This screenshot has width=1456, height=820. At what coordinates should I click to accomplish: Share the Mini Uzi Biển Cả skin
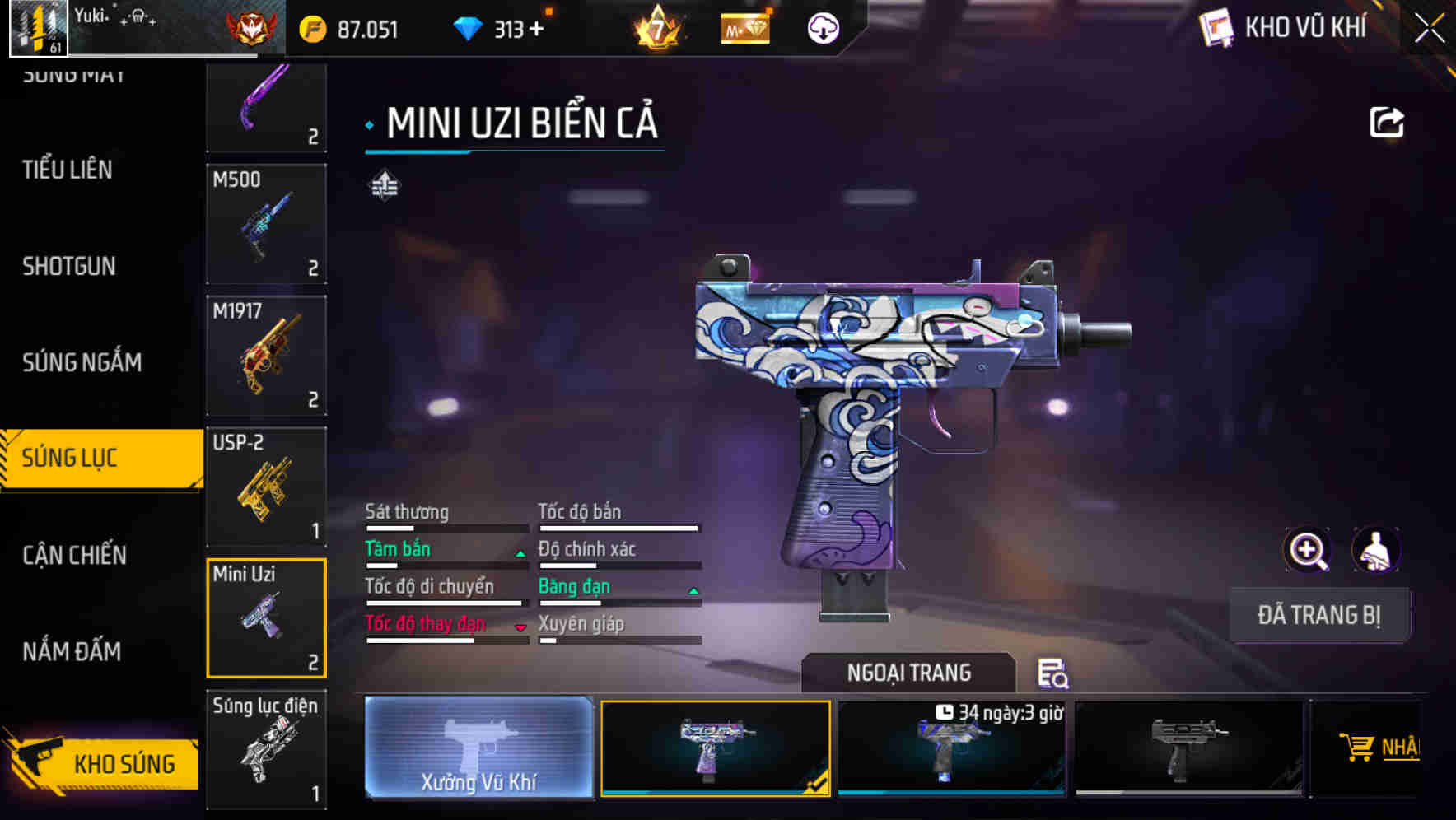click(1387, 123)
